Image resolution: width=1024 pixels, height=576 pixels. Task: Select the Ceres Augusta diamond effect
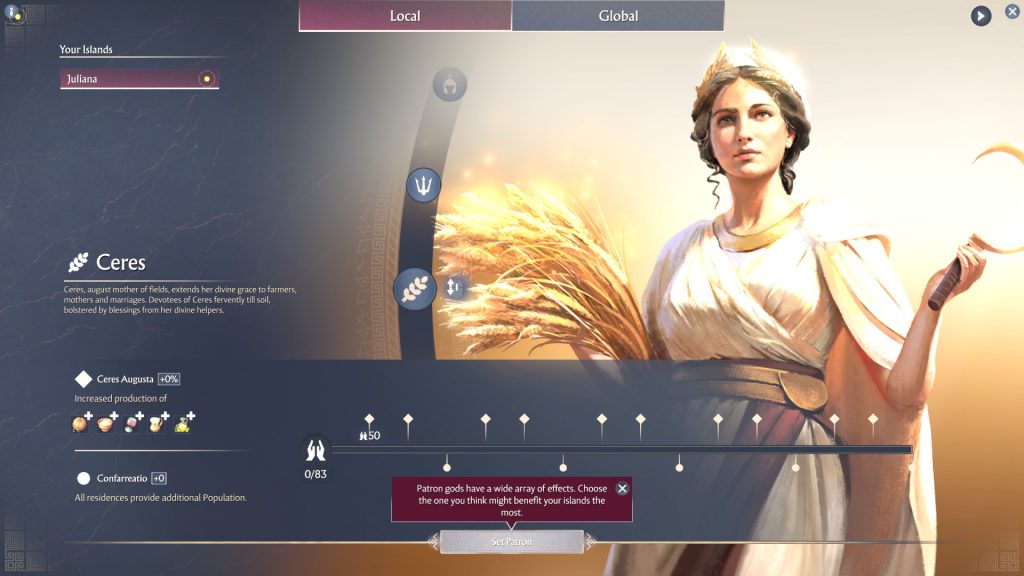tap(84, 379)
